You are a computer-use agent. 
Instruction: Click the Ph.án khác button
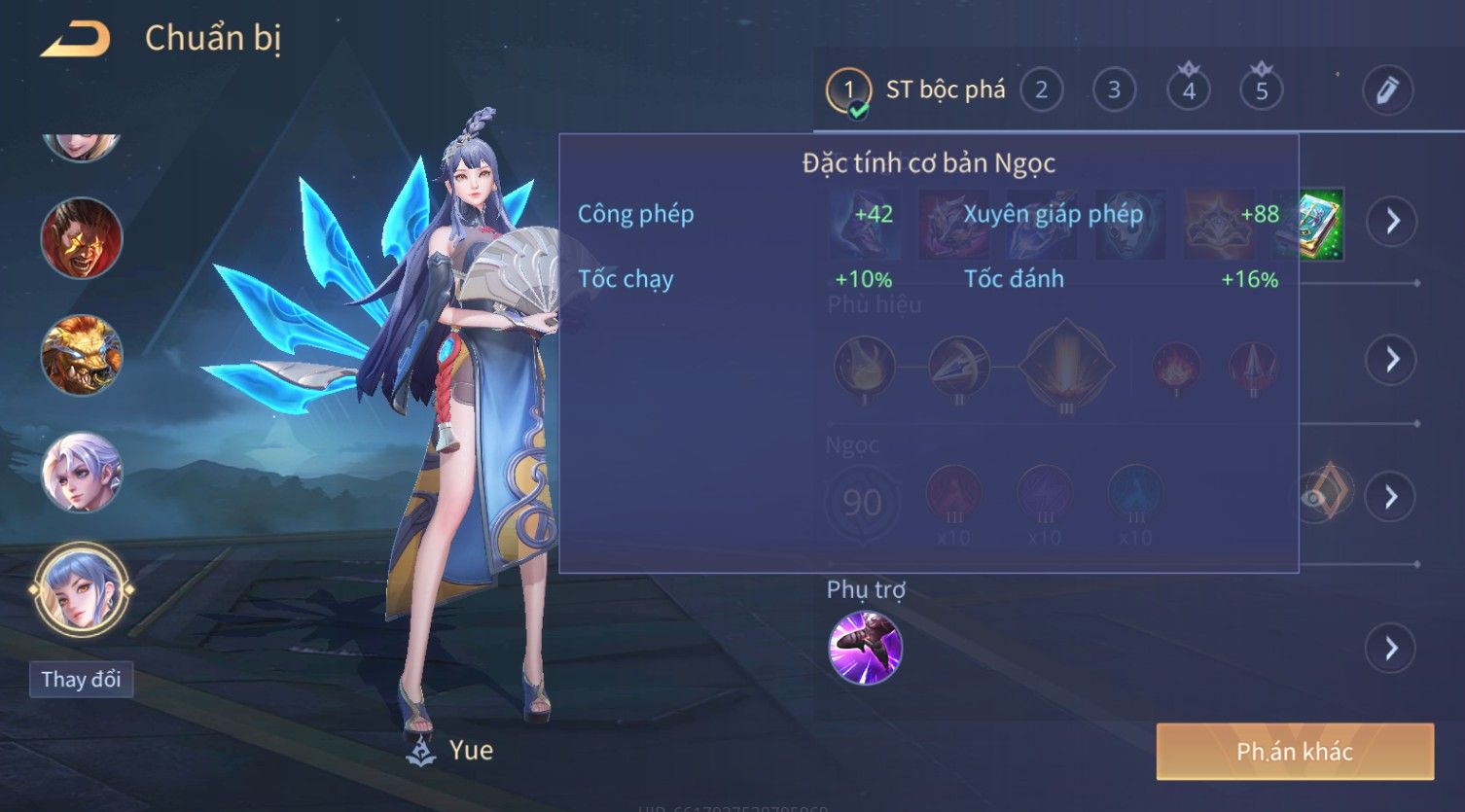(1294, 751)
